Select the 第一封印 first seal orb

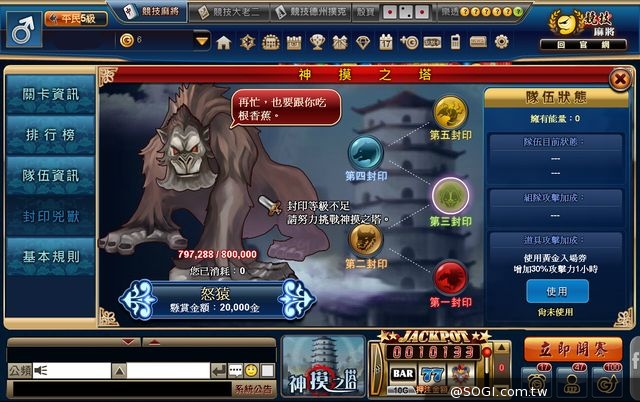450,274
